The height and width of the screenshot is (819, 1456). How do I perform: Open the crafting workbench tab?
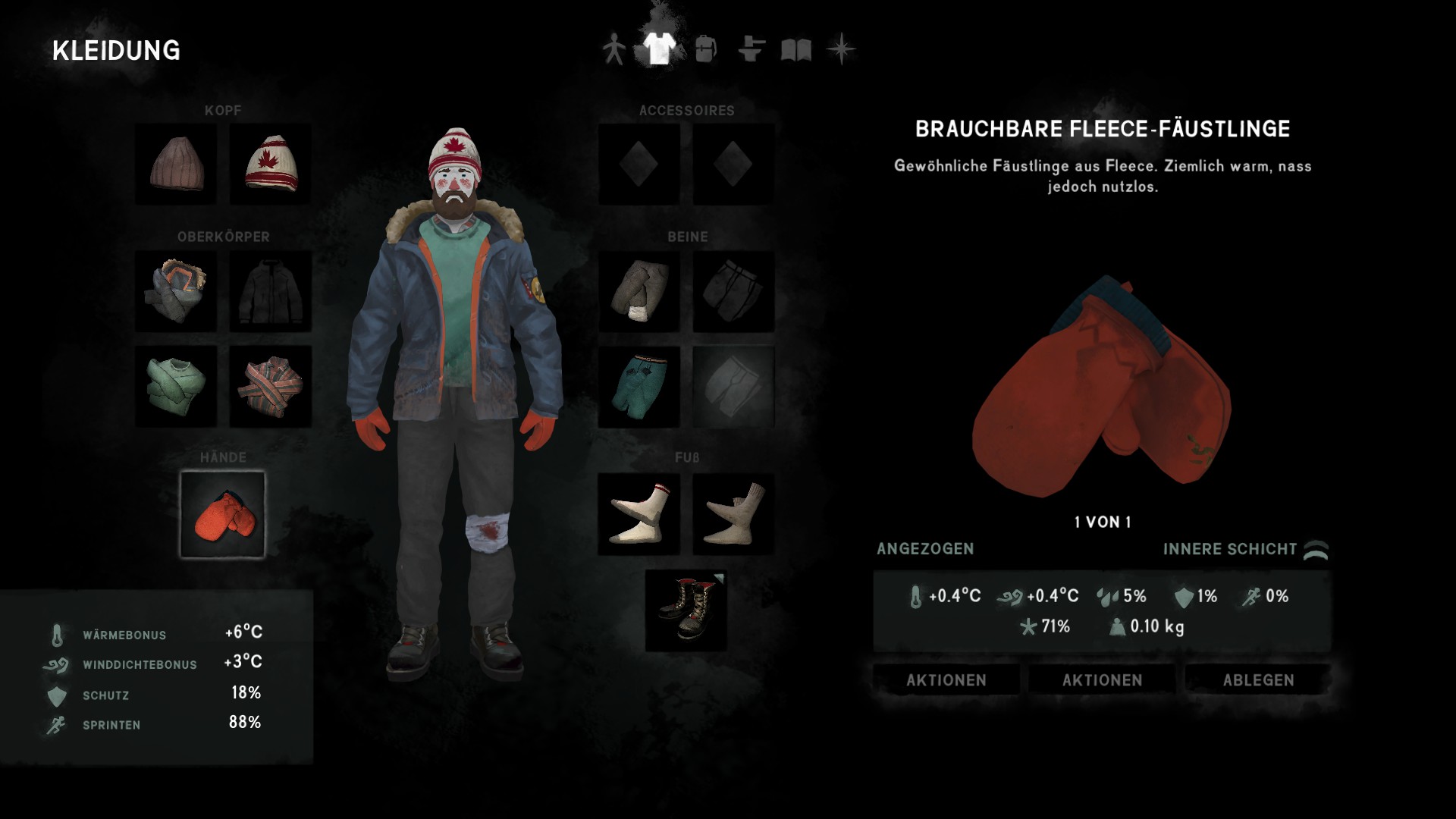[751, 50]
